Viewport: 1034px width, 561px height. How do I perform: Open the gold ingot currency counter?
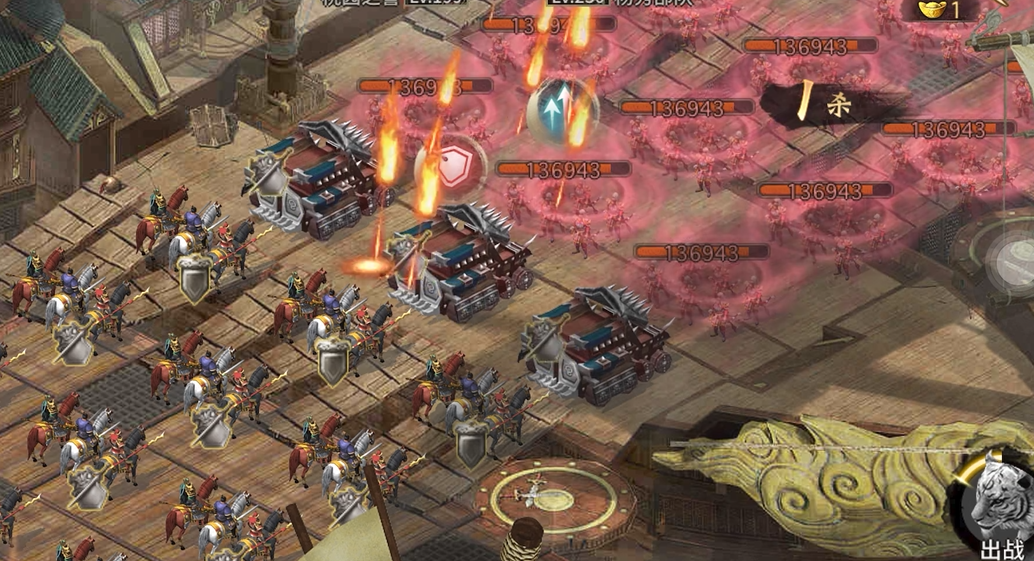point(945,10)
